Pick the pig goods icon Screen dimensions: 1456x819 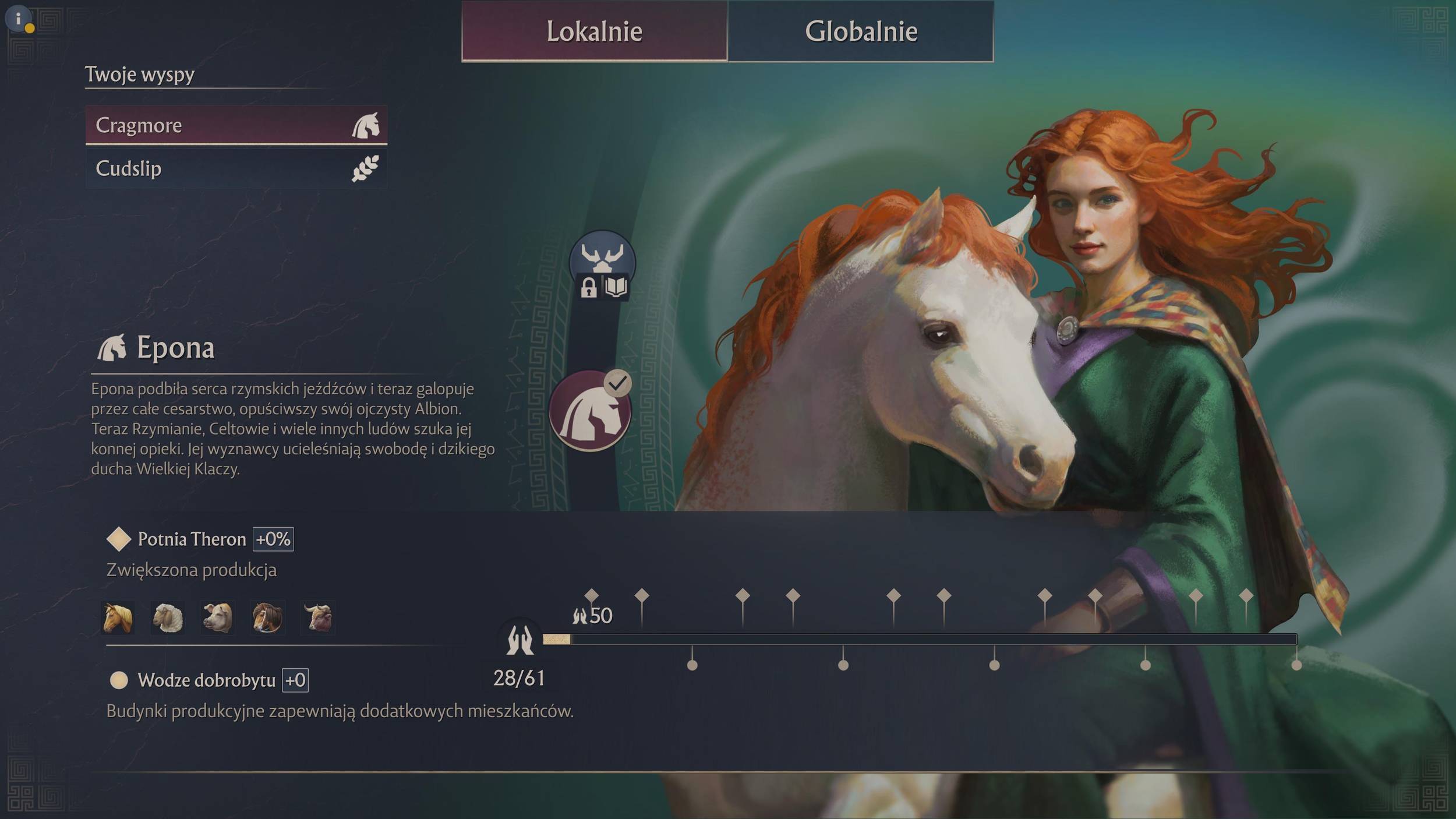218,617
